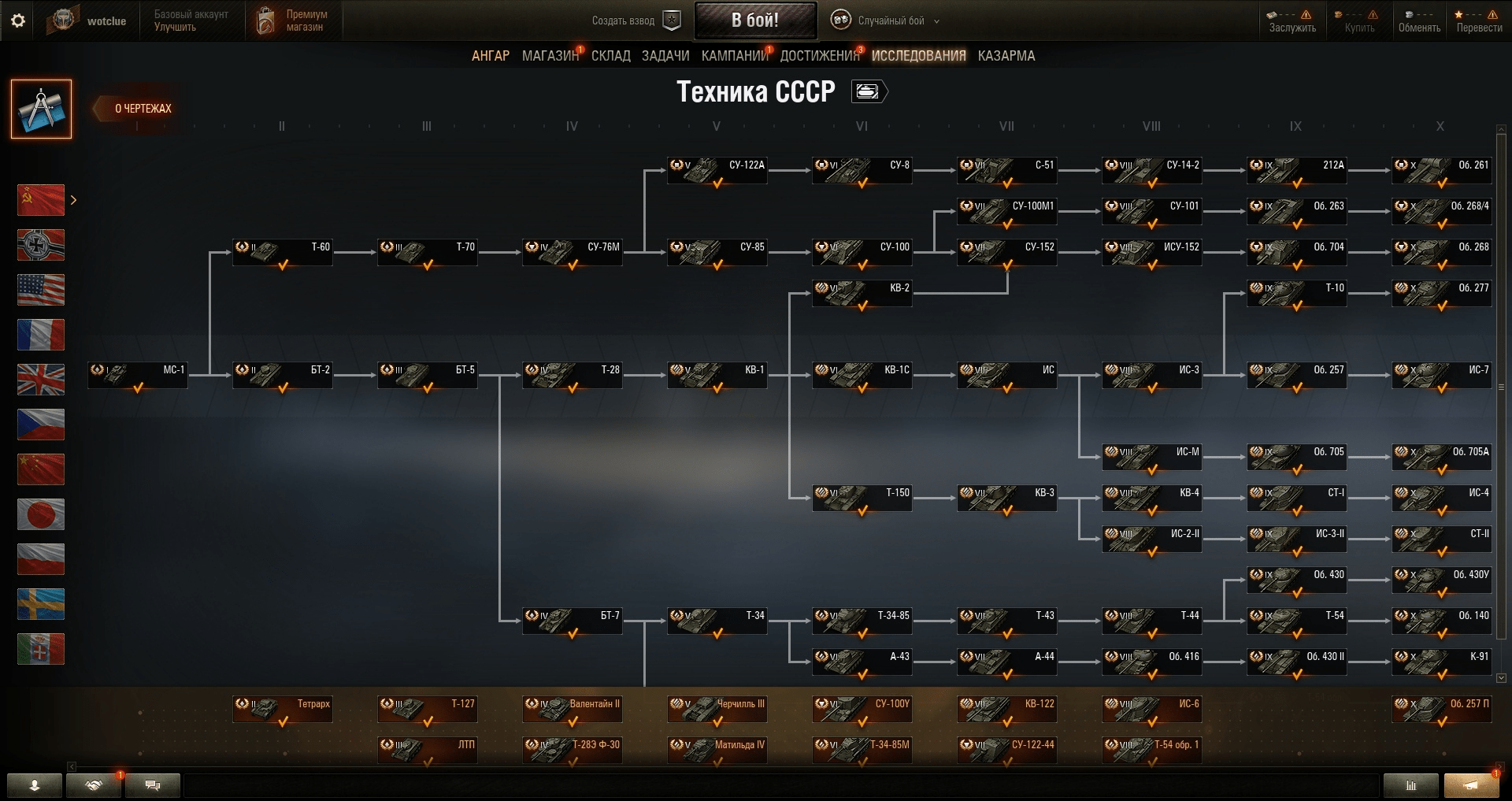Open the Премиум магазин icon

pyautogui.click(x=267, y=20)
